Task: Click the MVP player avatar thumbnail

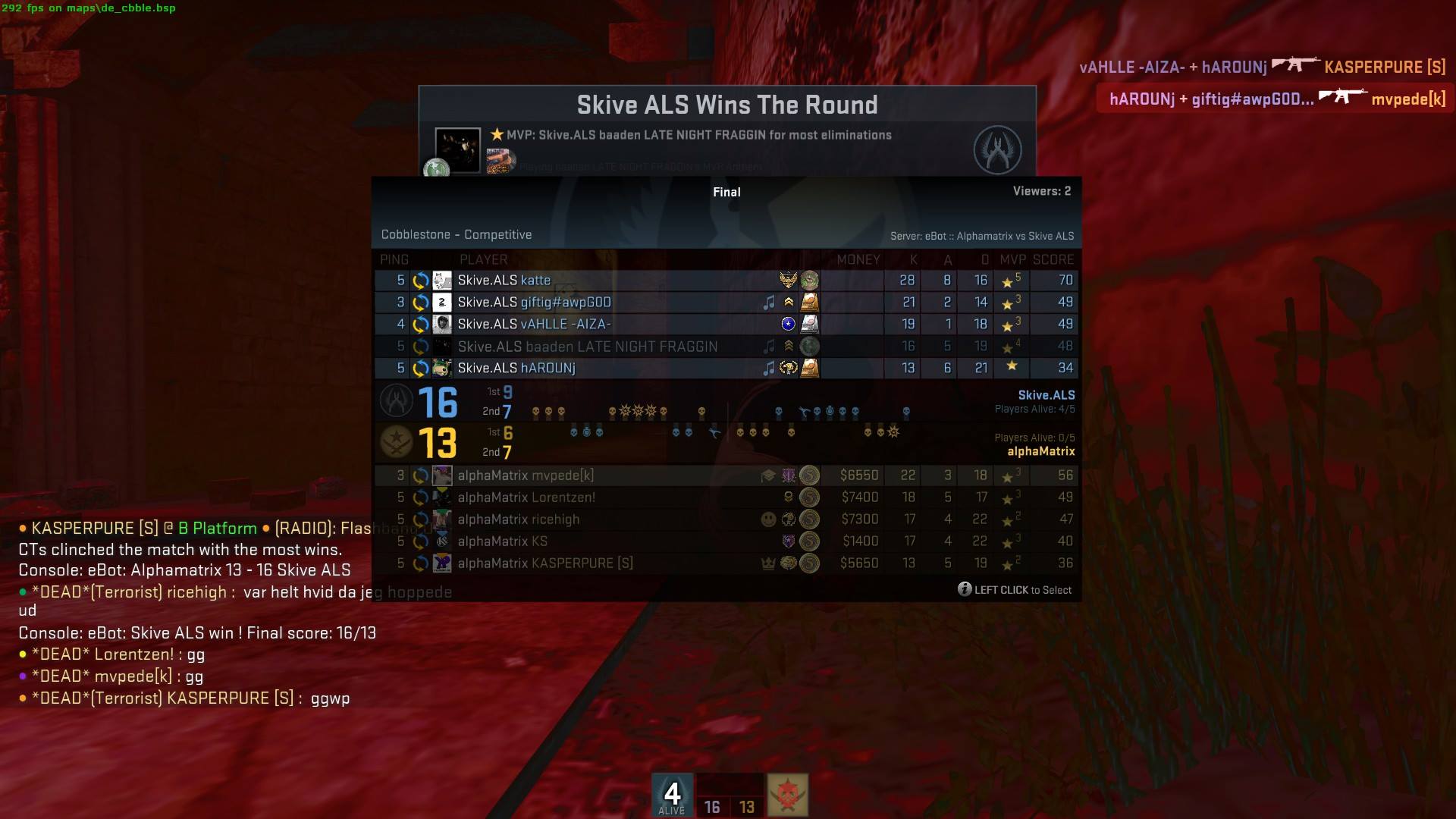Action: click(457, 150)
